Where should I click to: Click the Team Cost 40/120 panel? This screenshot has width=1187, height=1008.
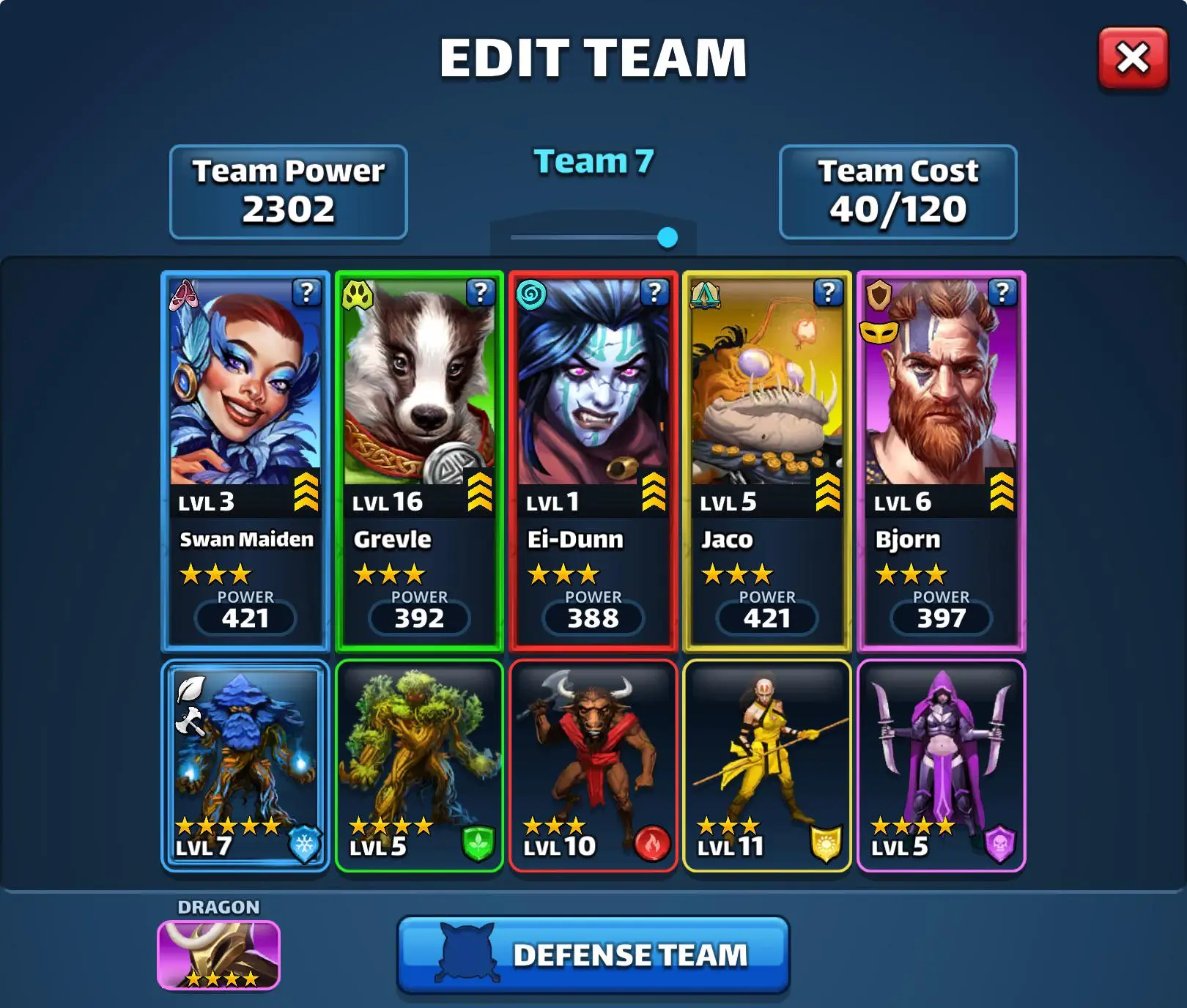899,192
